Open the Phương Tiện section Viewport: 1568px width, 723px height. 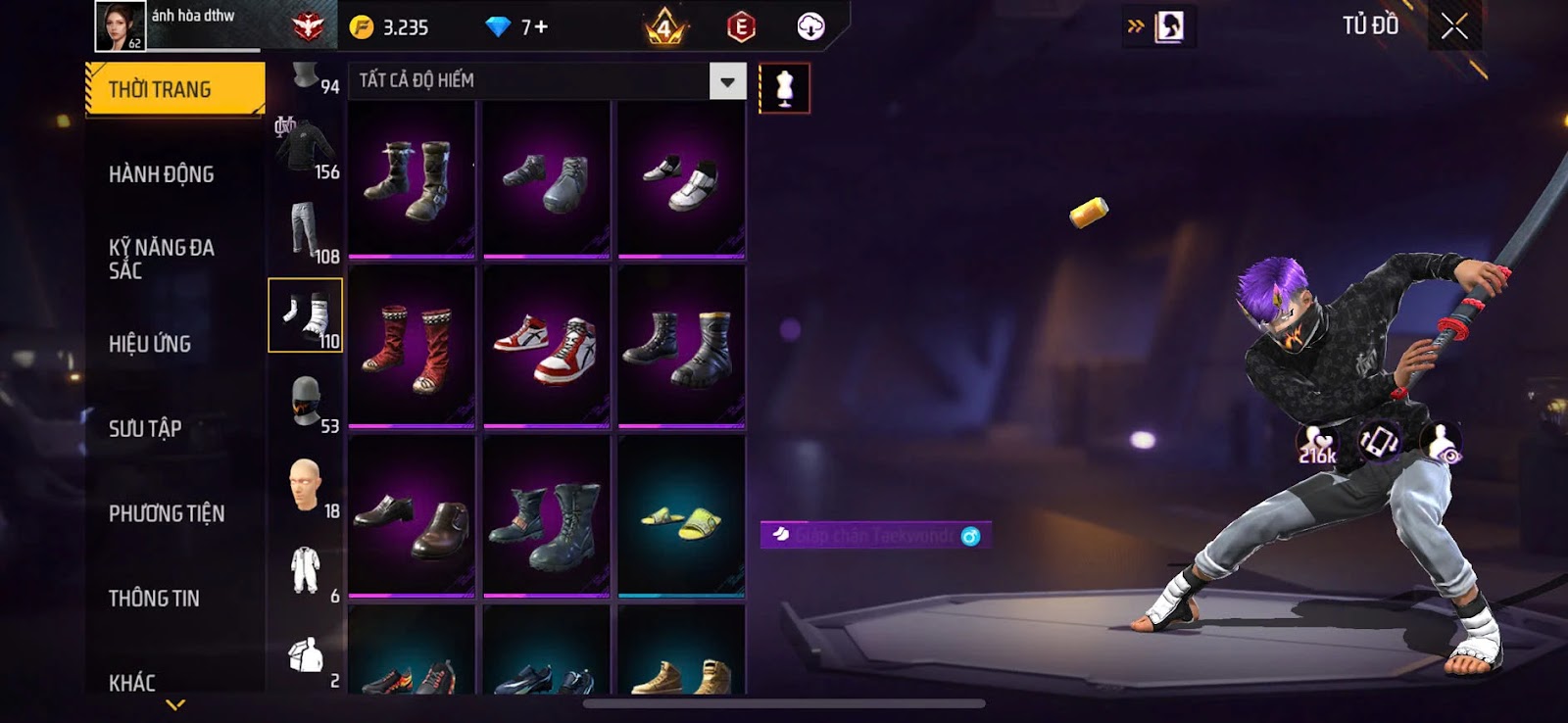167,513
